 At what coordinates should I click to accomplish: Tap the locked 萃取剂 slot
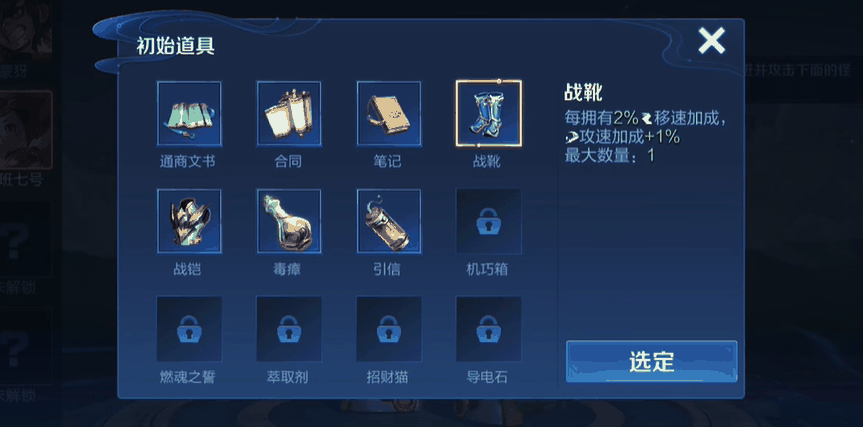point(289,329)
